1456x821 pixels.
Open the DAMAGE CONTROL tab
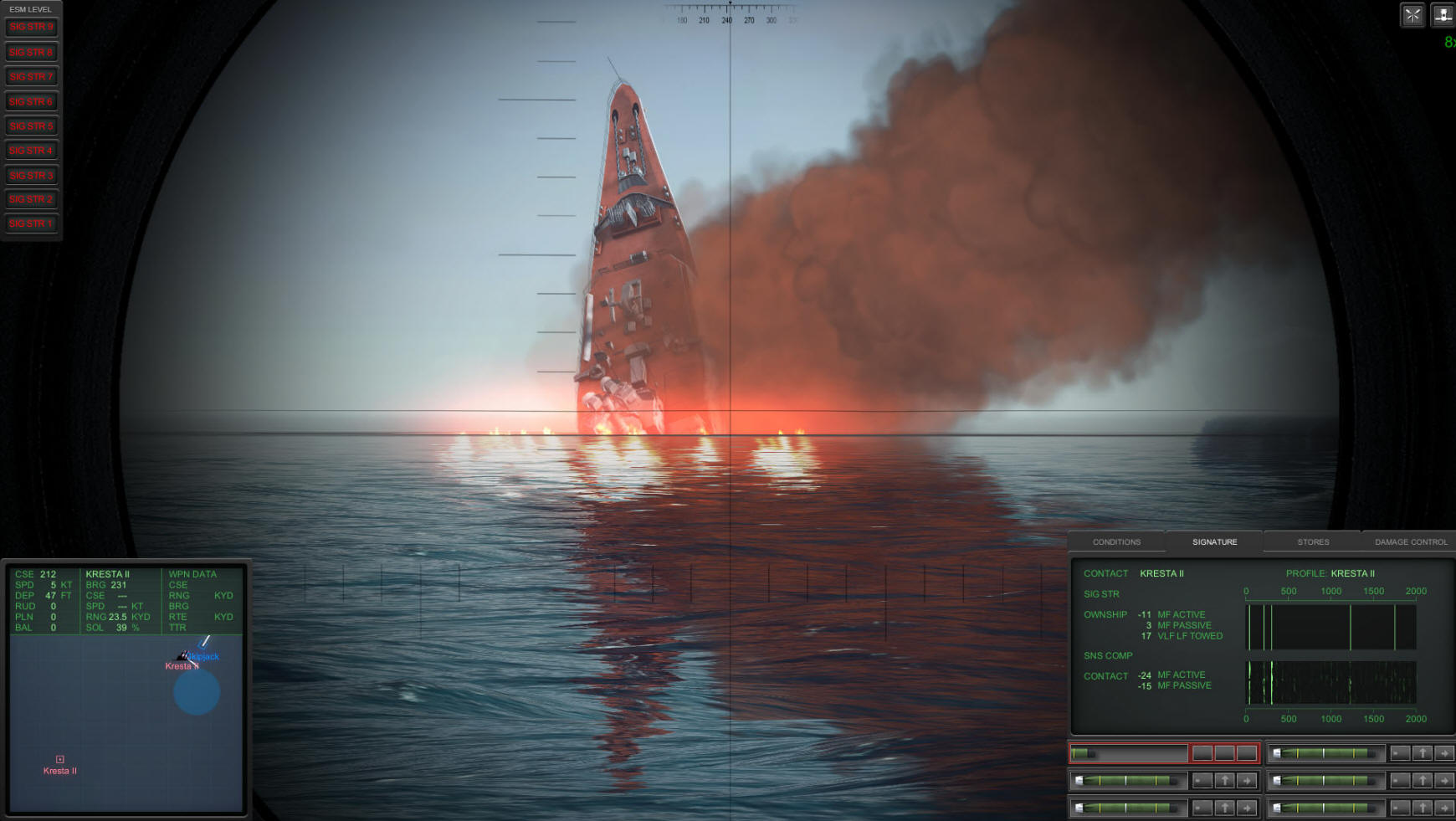point(1408,541)
